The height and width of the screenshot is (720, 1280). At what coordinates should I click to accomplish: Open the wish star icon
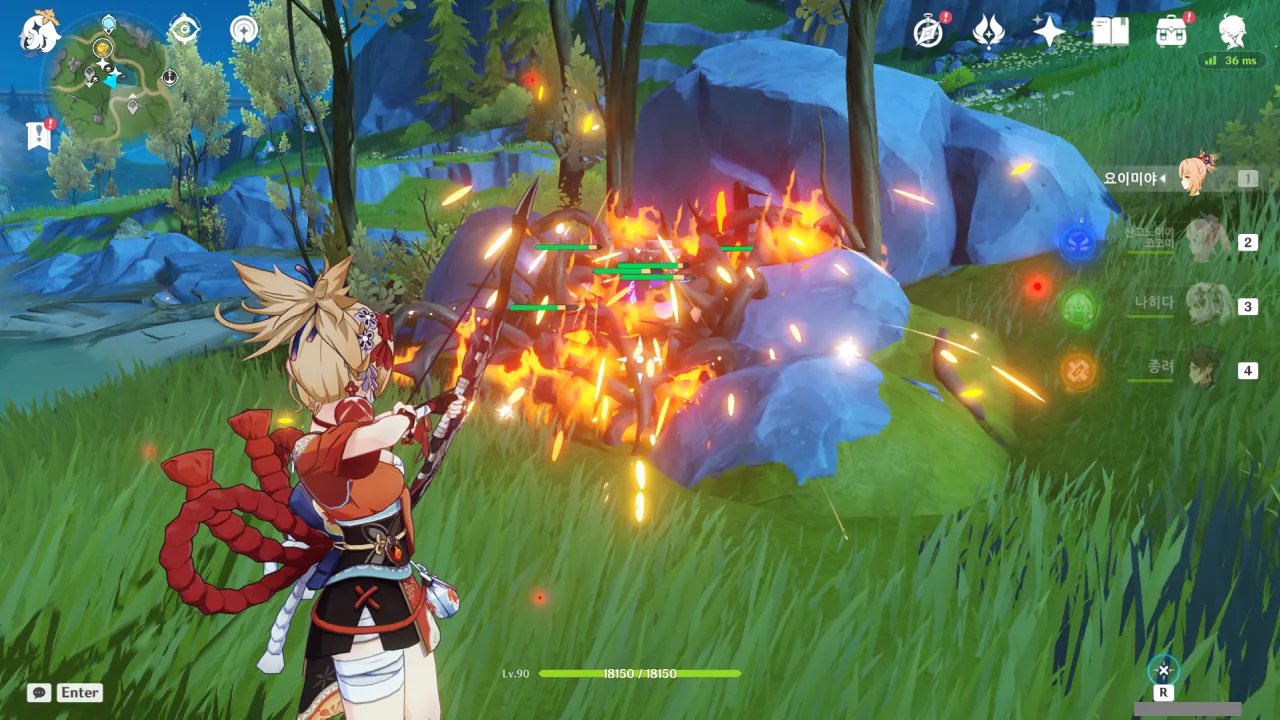[x=1049, y=32]
